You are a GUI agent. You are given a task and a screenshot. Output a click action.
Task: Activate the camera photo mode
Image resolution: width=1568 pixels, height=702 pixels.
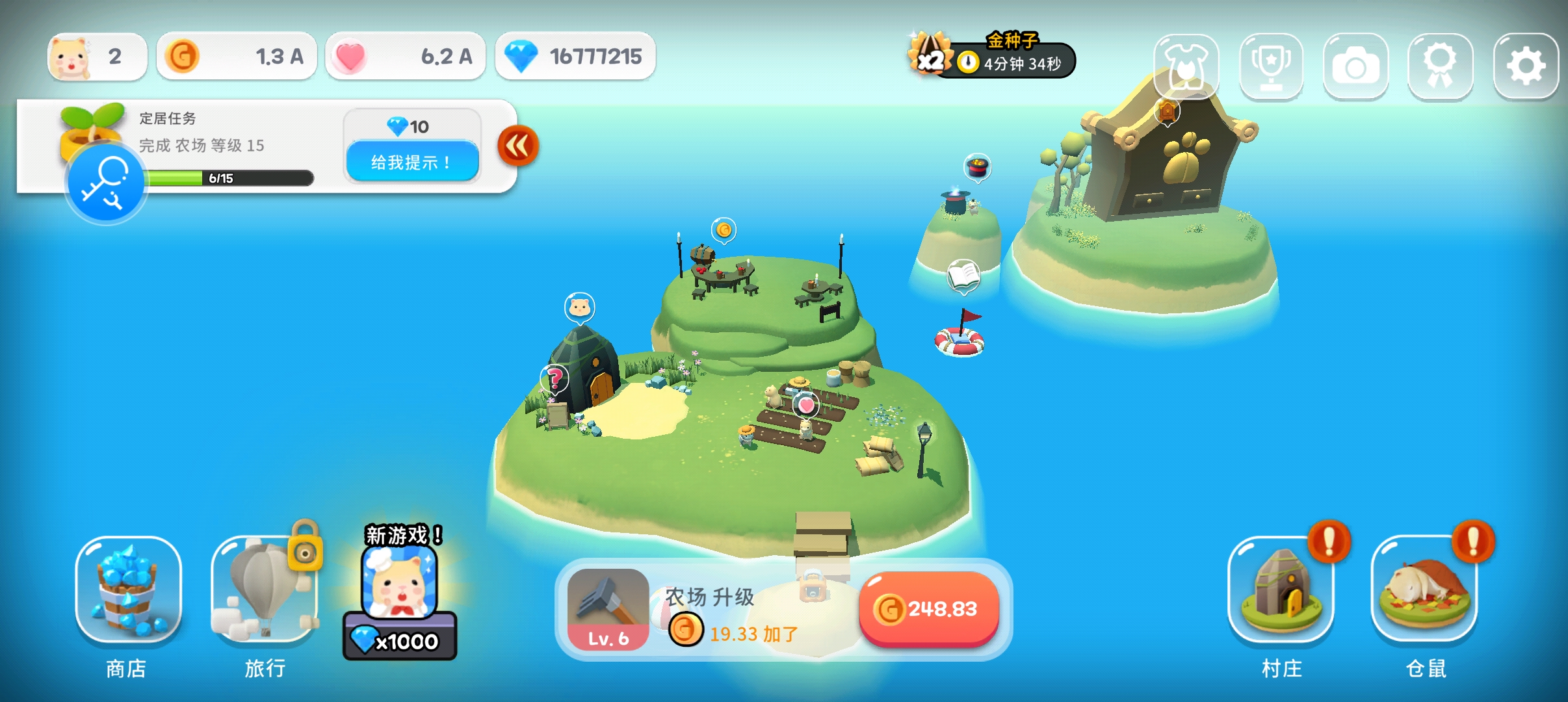(x=1355, y=66)
